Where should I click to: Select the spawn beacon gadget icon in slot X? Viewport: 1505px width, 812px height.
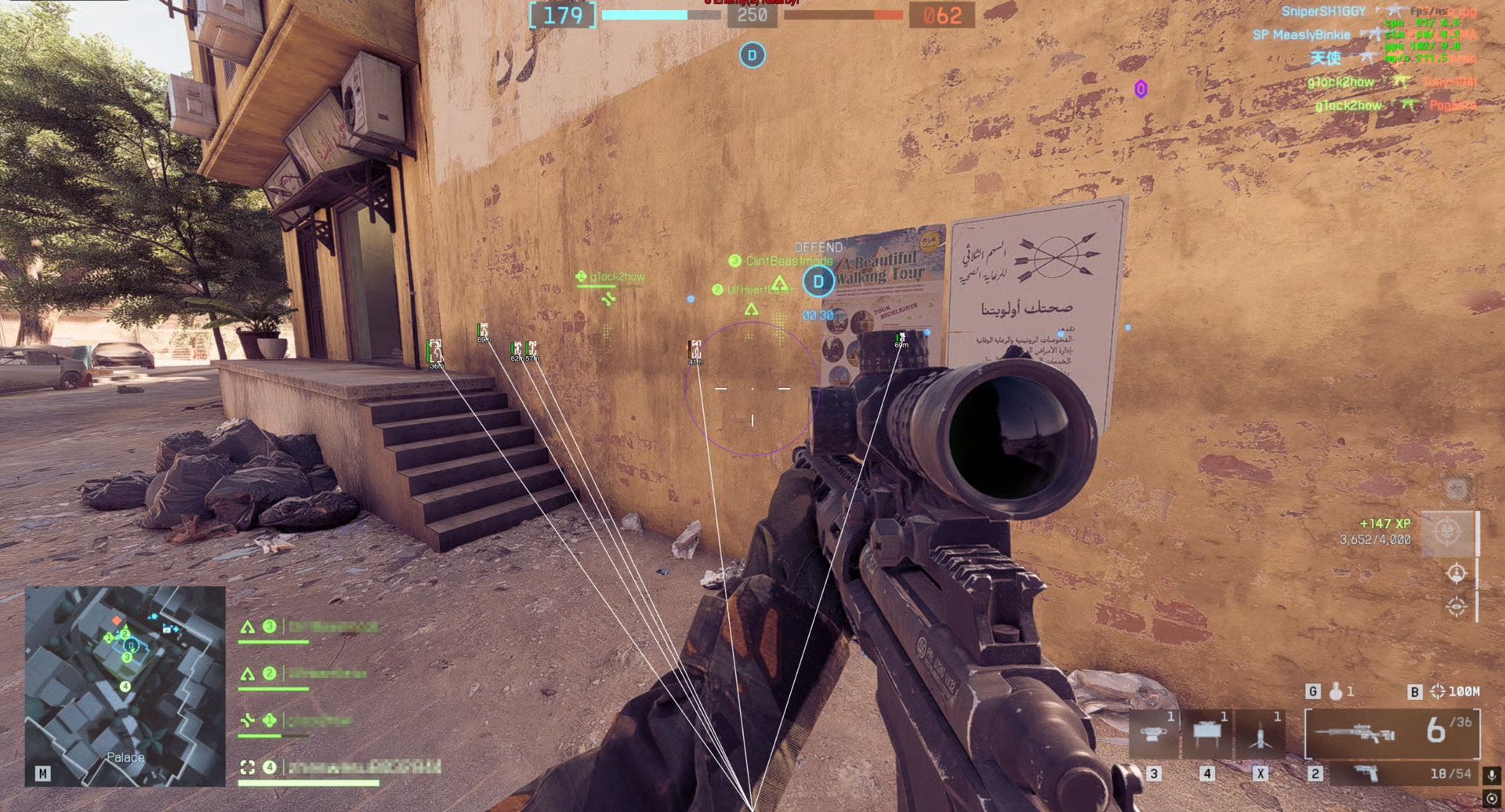point(1262,733)
